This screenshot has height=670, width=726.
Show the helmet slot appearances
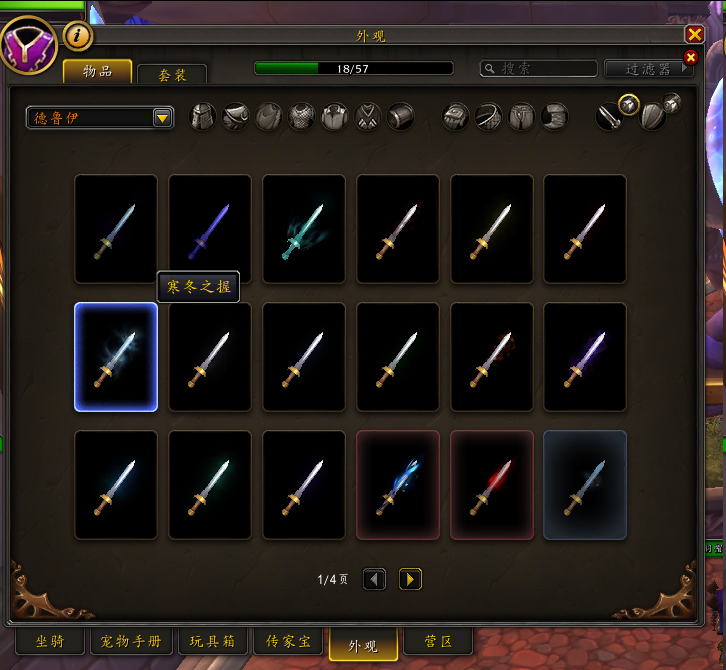pyautogui.click(x=203, y=117)
